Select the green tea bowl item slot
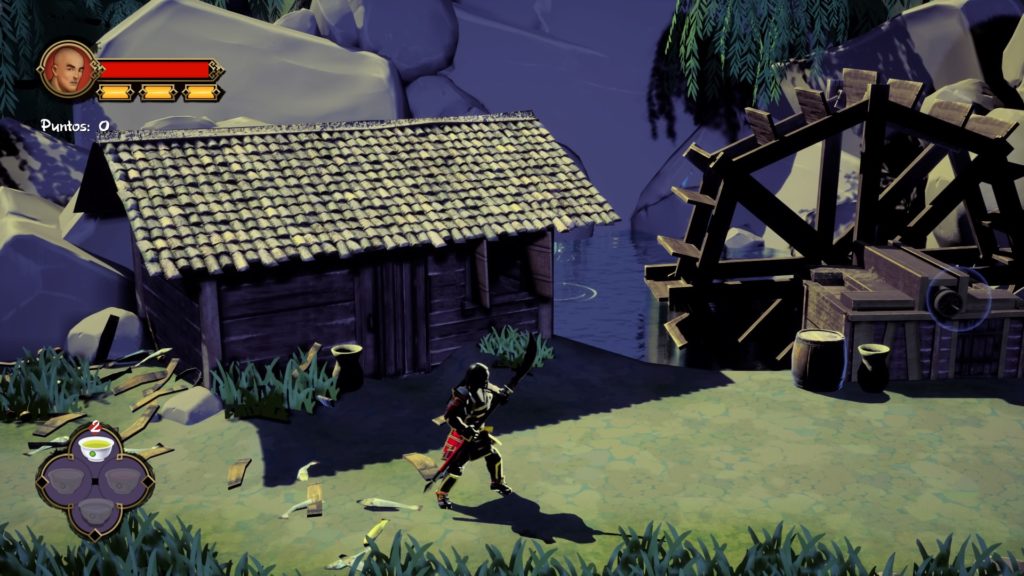This screenshot has width=1024, height=576. (96, 453)
